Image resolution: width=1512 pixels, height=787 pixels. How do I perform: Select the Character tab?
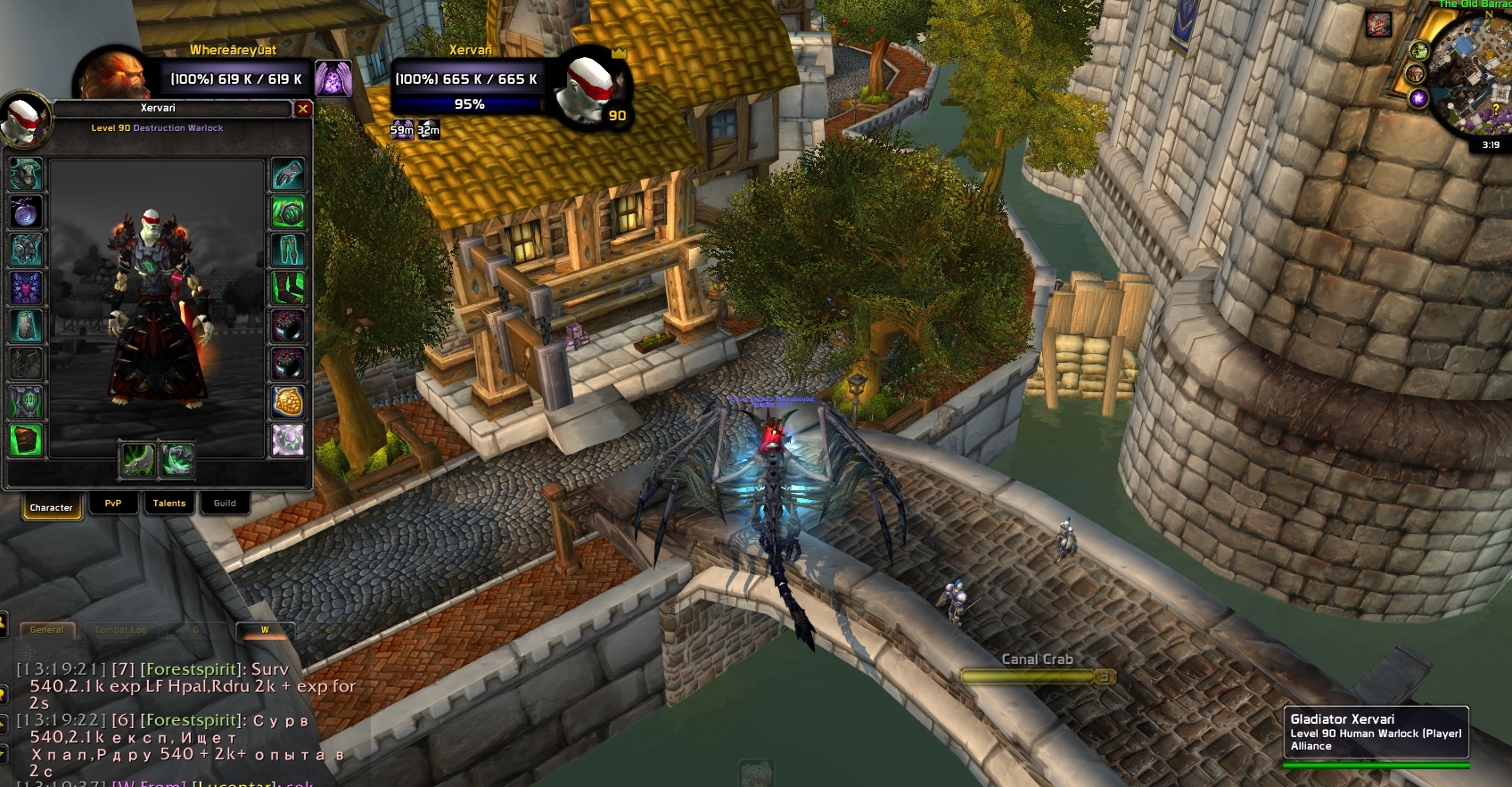[51, 507]
